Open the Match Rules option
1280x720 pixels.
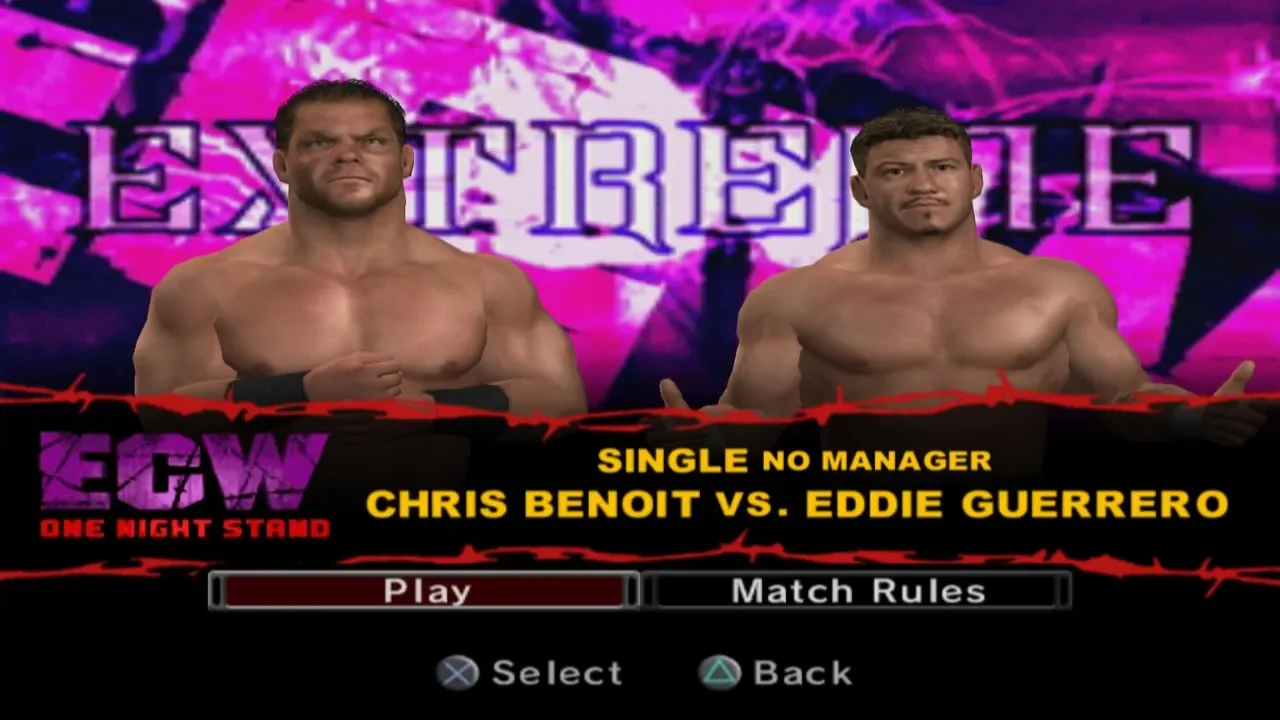[x=858, y=591]
